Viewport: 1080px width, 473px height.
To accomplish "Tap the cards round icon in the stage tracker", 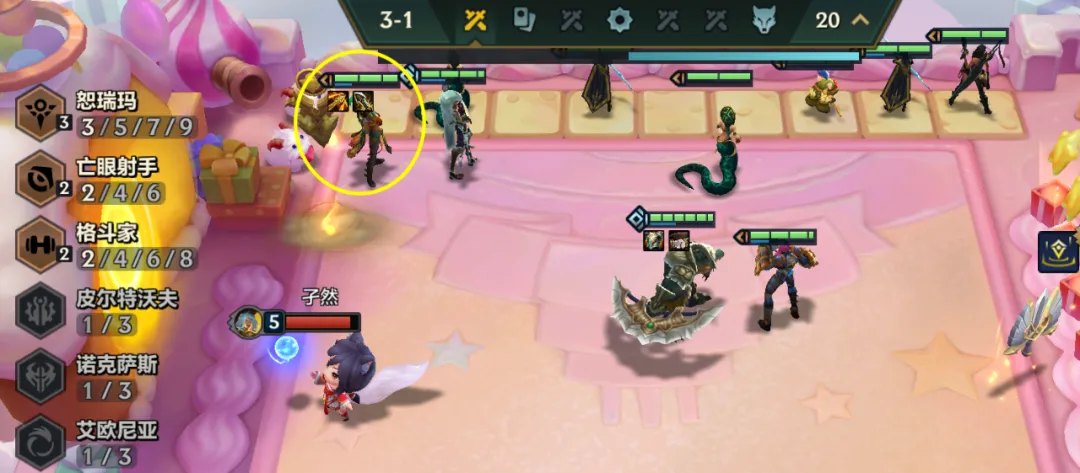I will pos(524,20).
